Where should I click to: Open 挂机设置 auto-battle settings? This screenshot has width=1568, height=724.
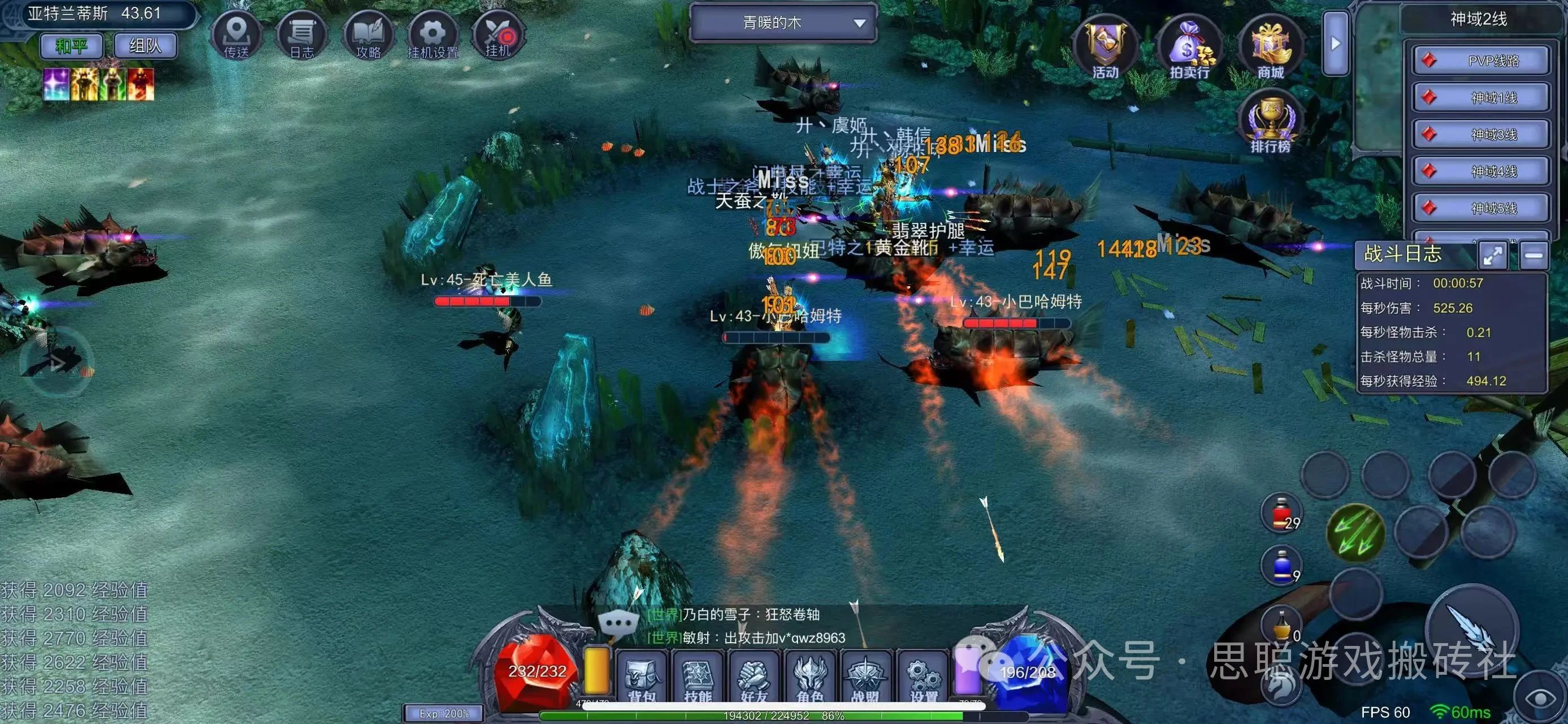pyautogui.click(x=432, y=35)
